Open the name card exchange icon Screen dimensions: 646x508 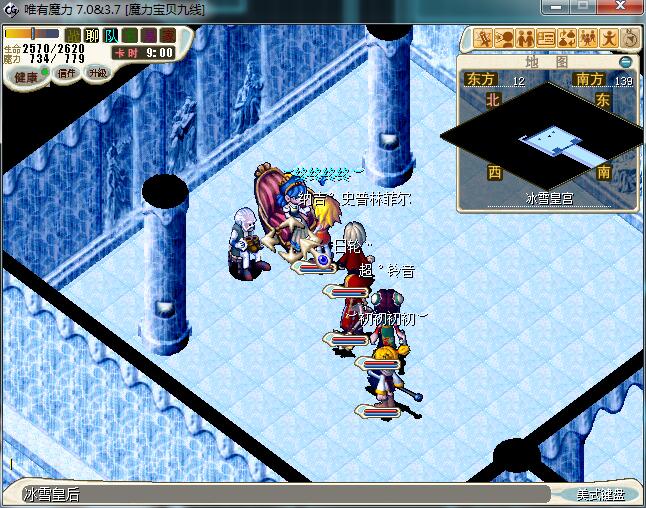(x=548, y=39)
